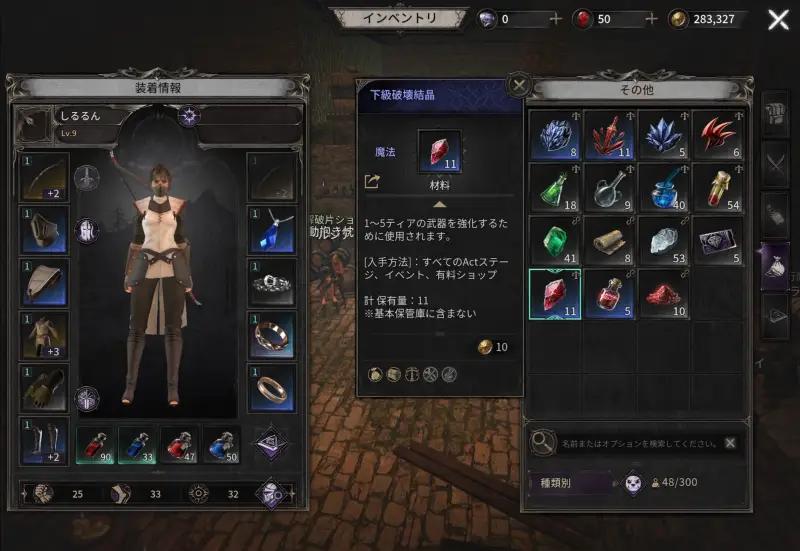
Task: Select the equipped blue pendant necklace
Action: (x=271, y=229)
